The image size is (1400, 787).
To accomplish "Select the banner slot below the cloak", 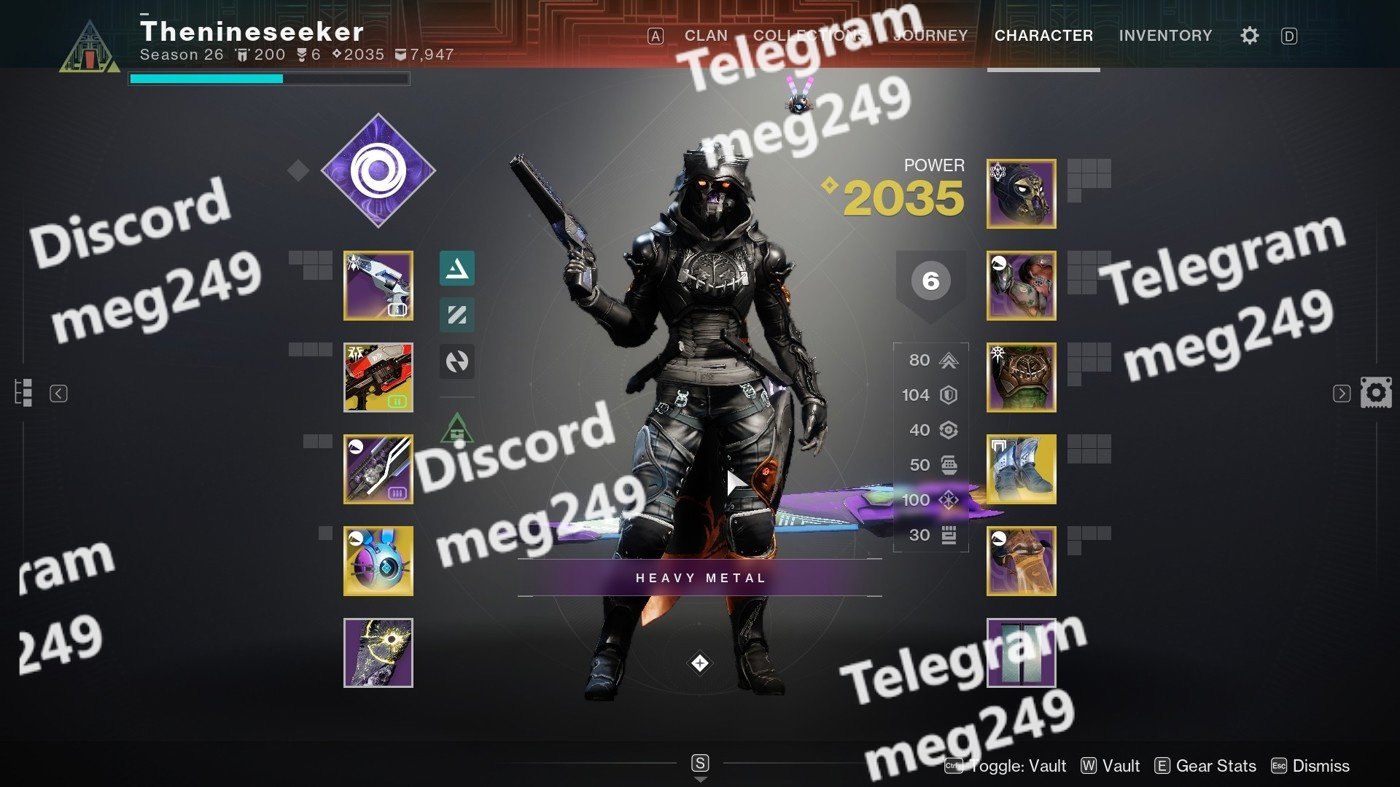I will 1021,653.
